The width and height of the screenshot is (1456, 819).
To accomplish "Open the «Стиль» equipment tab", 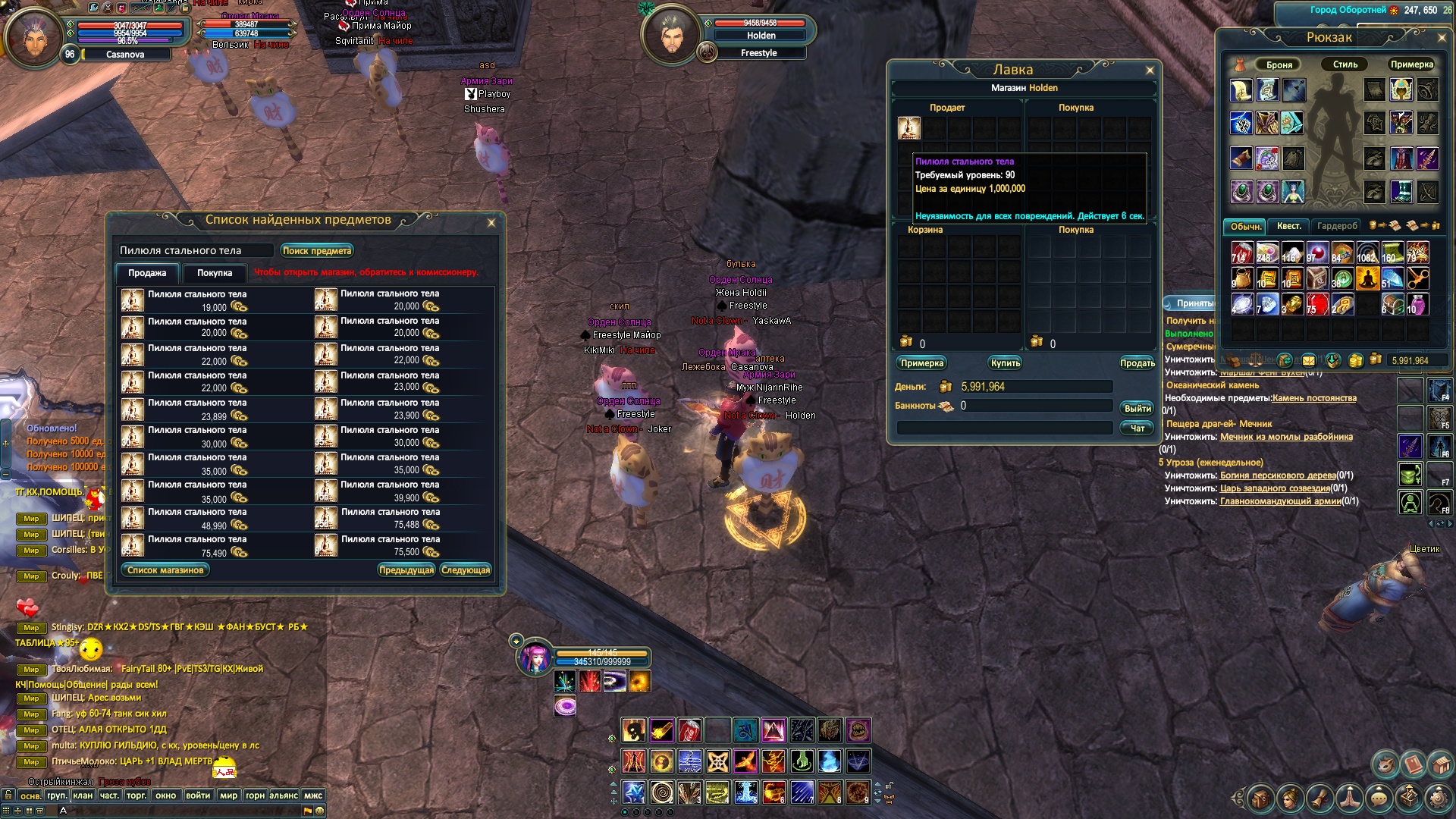I will pos(1345,64).
